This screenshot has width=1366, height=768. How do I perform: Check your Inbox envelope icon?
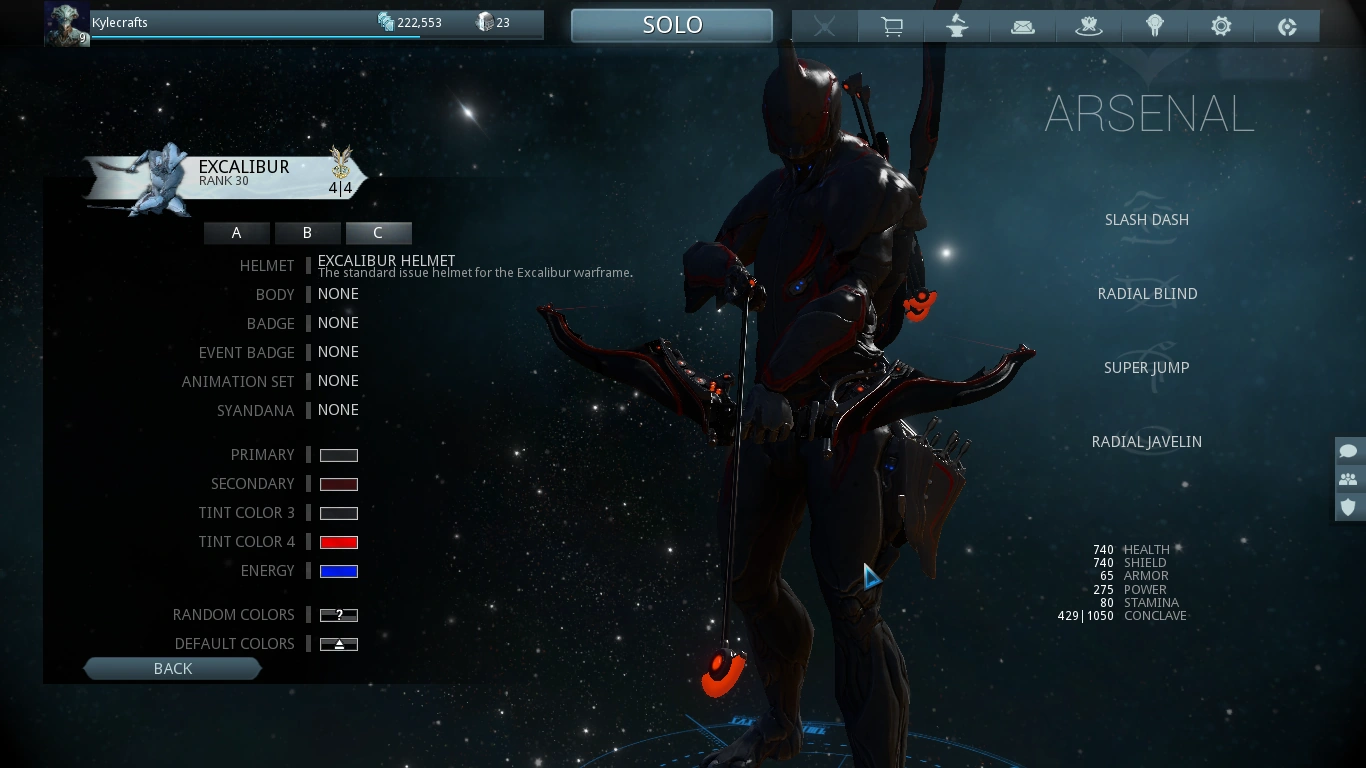[x=1023, y=26]
